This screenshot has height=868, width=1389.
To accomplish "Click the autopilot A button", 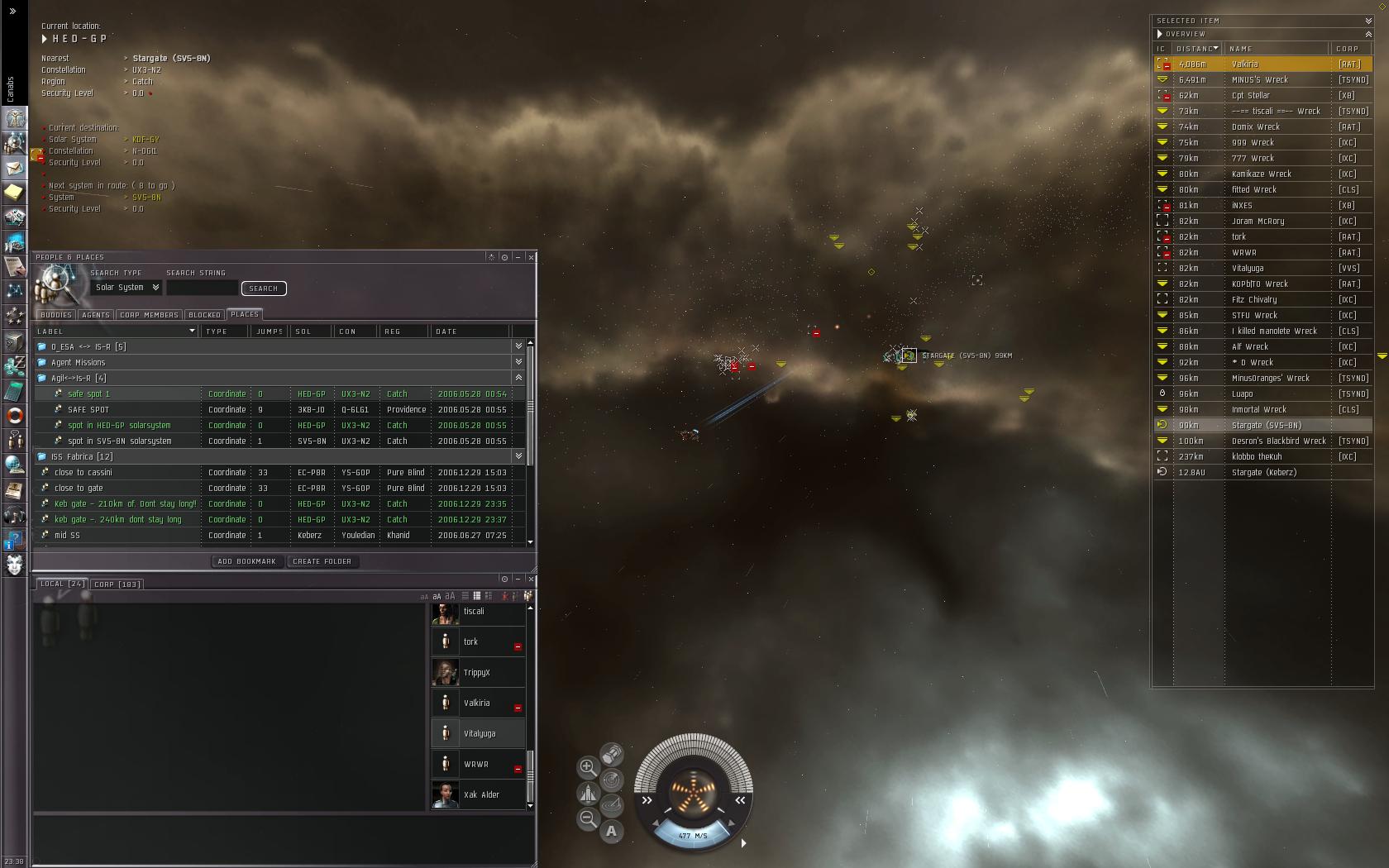I will click(612, 831).
